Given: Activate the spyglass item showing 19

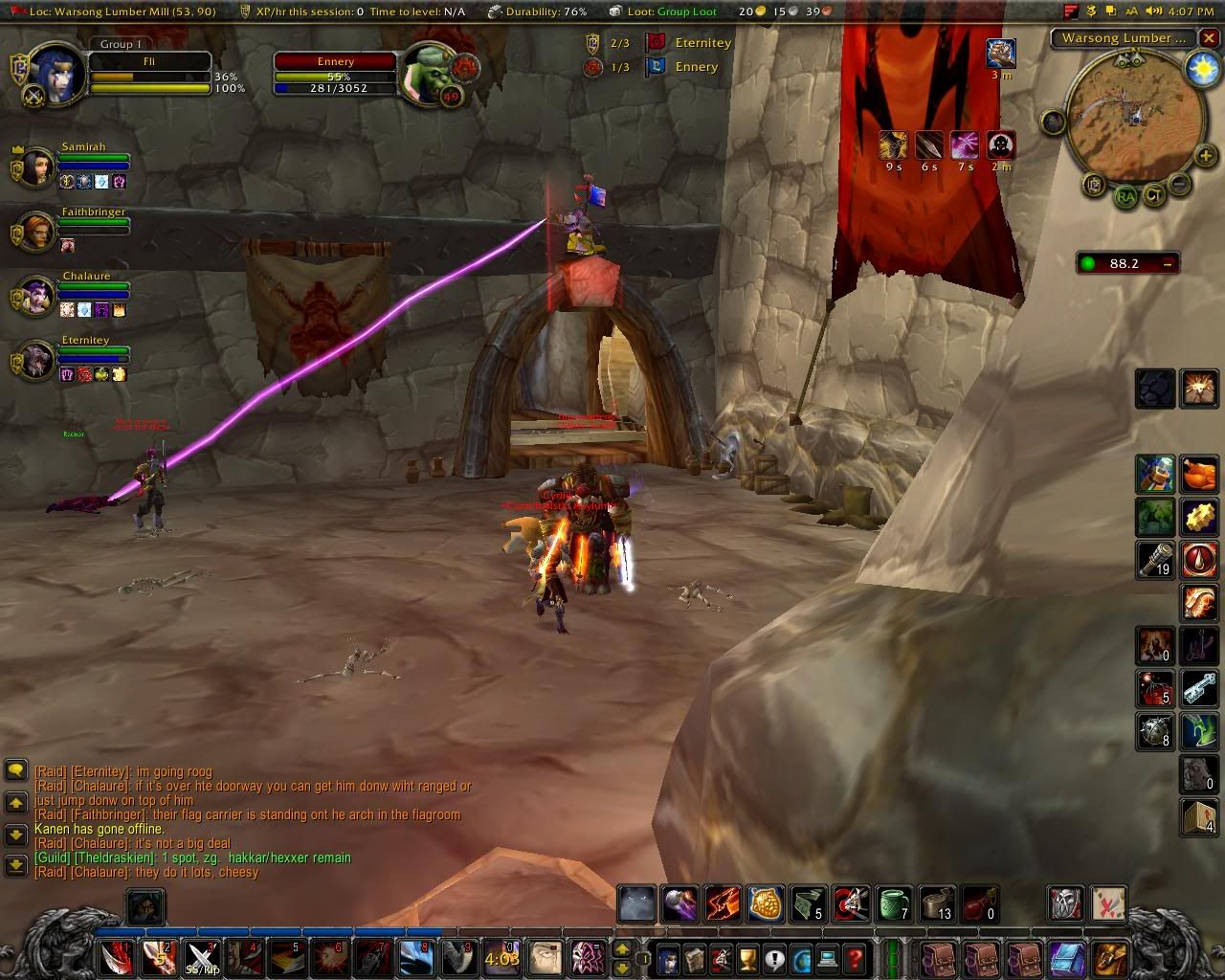Looking at the screenshot, I should [x=1155, y=559].
